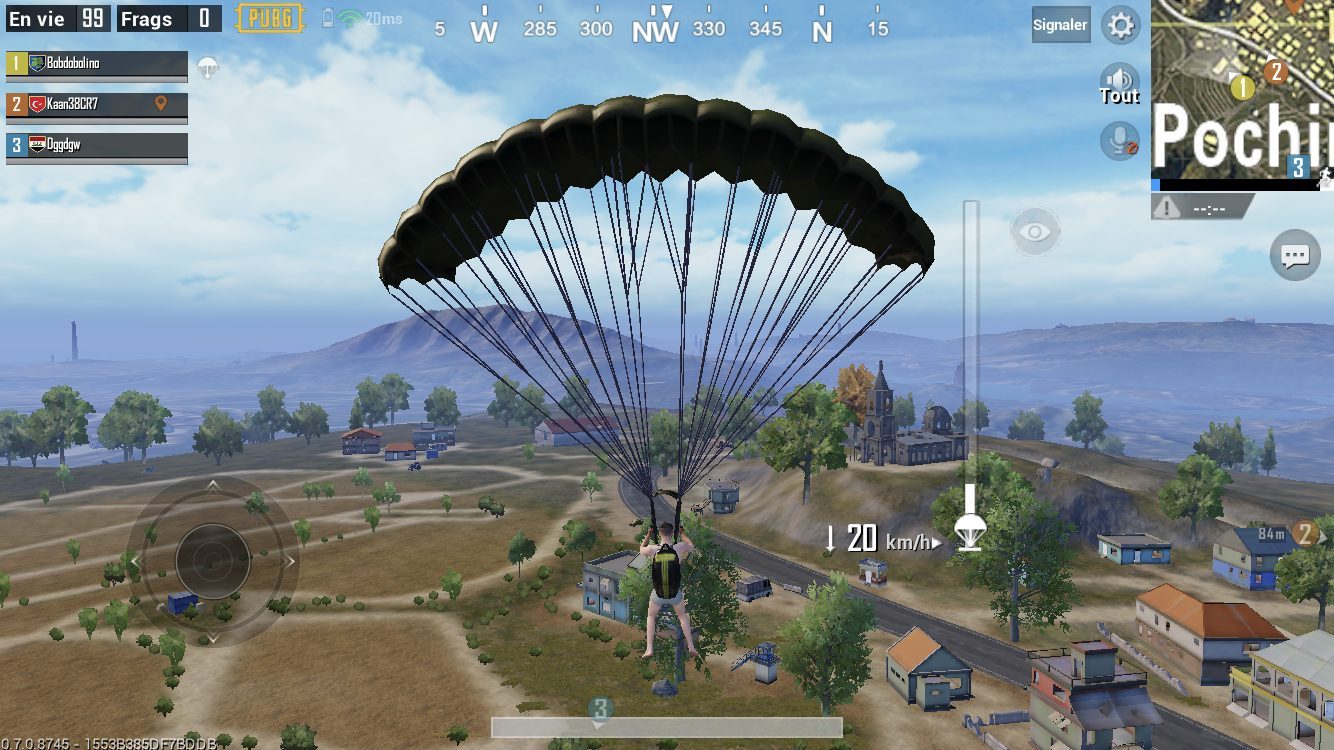
Task: Toggle the Tout speaker voice channel
Action: click(1119, 84)
